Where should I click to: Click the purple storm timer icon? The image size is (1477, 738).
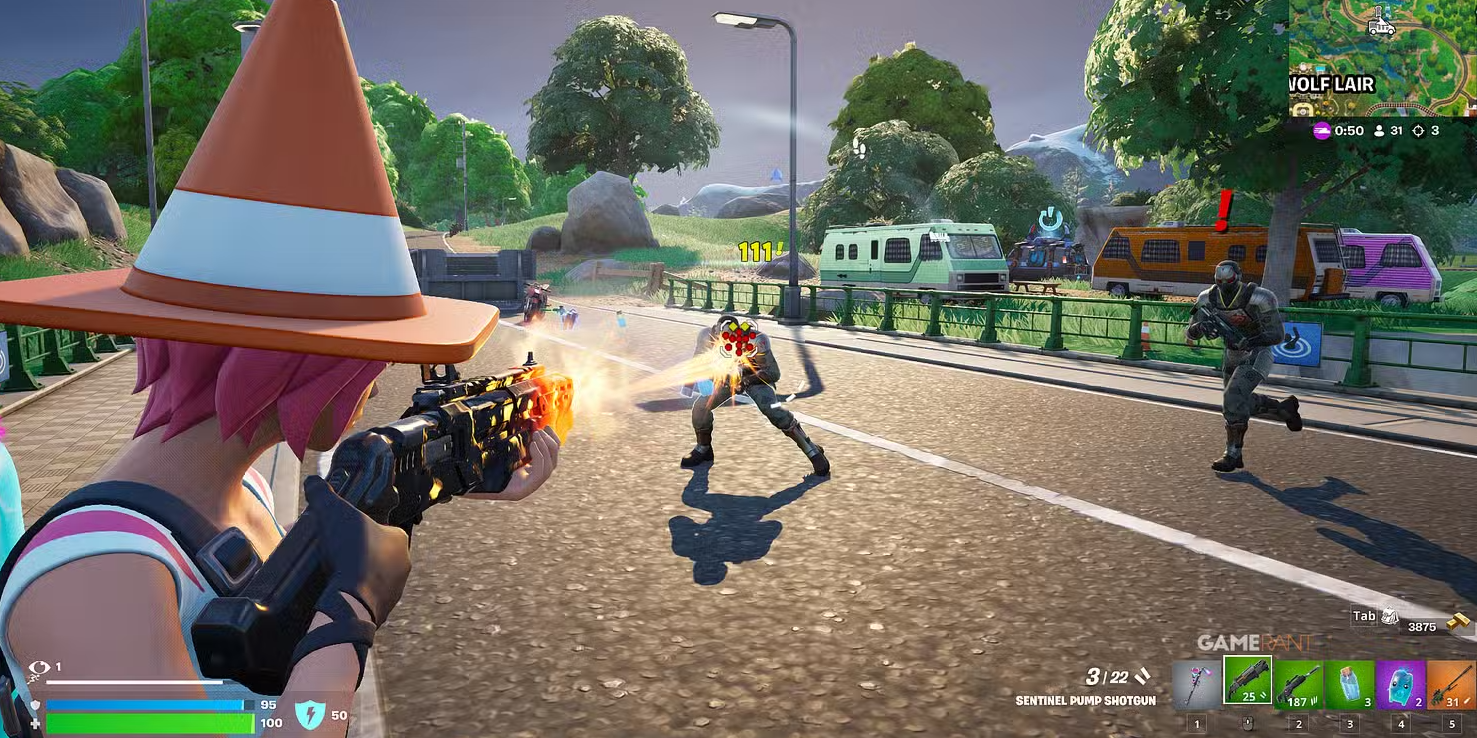click(x=1321, y=131)
